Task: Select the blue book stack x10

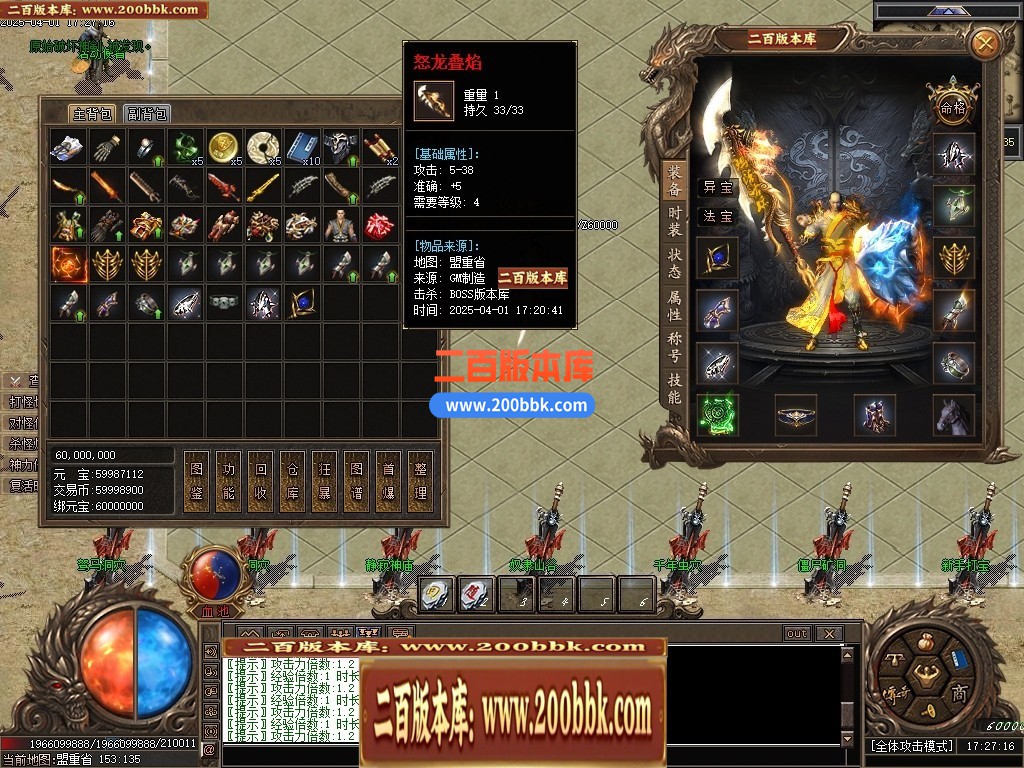Action: (x=301, y=148)
